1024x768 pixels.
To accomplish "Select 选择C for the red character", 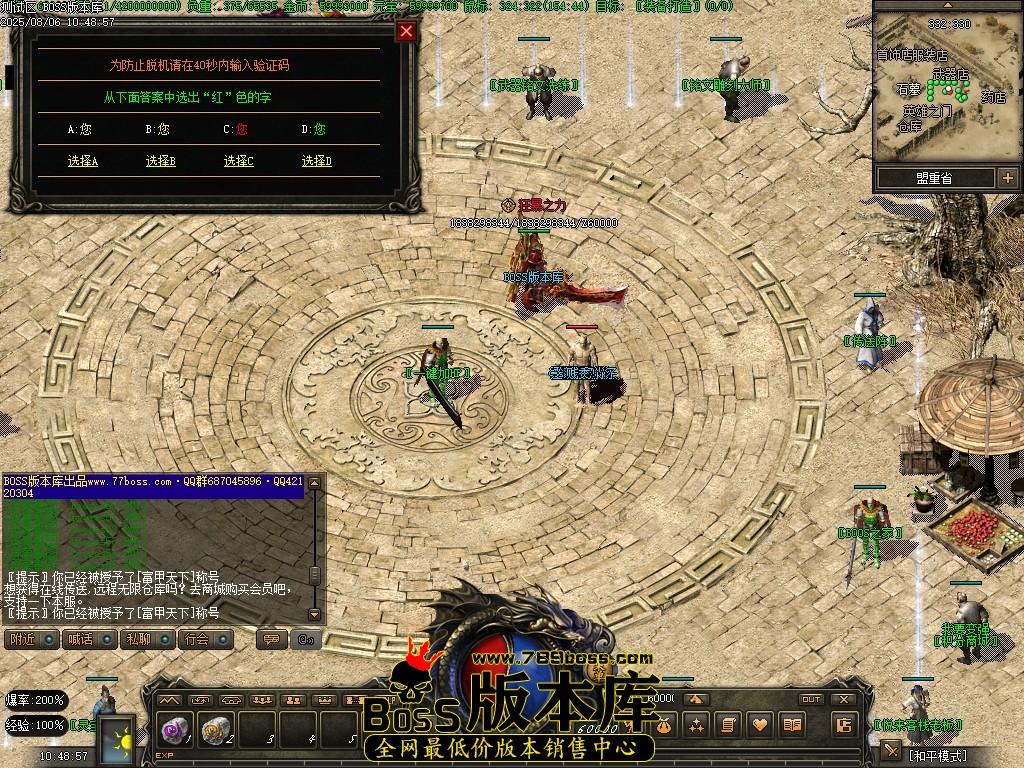I will (x=238, y=161).
